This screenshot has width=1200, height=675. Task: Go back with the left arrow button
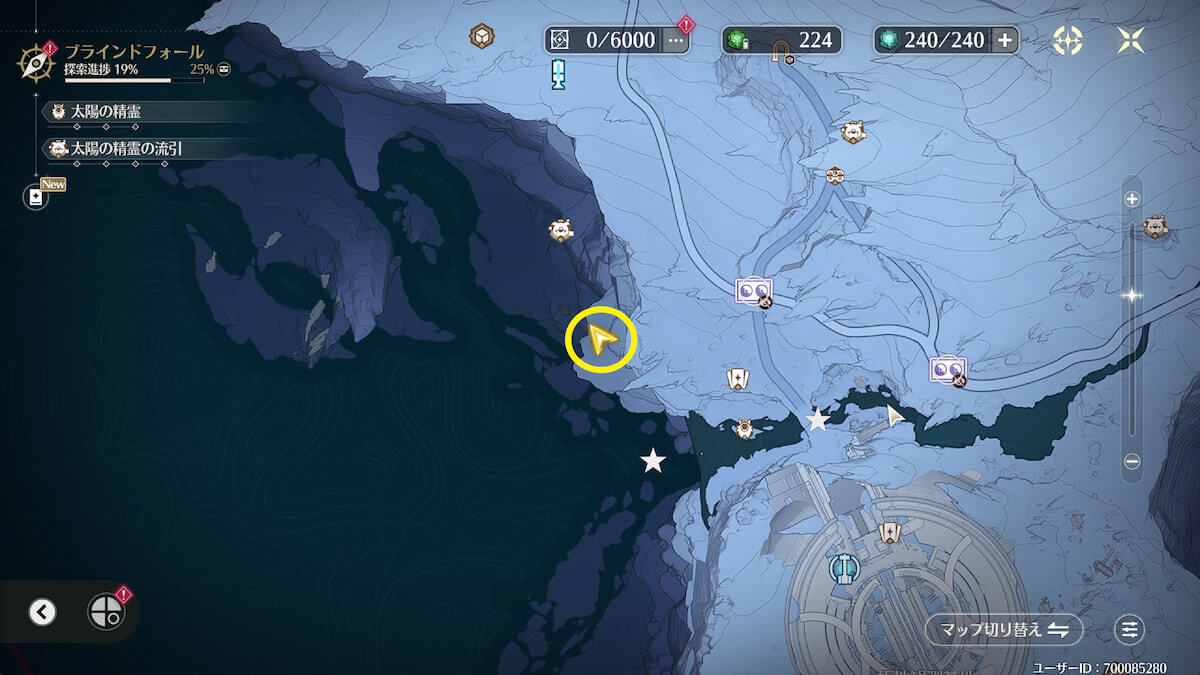click(x=42, y=612)
